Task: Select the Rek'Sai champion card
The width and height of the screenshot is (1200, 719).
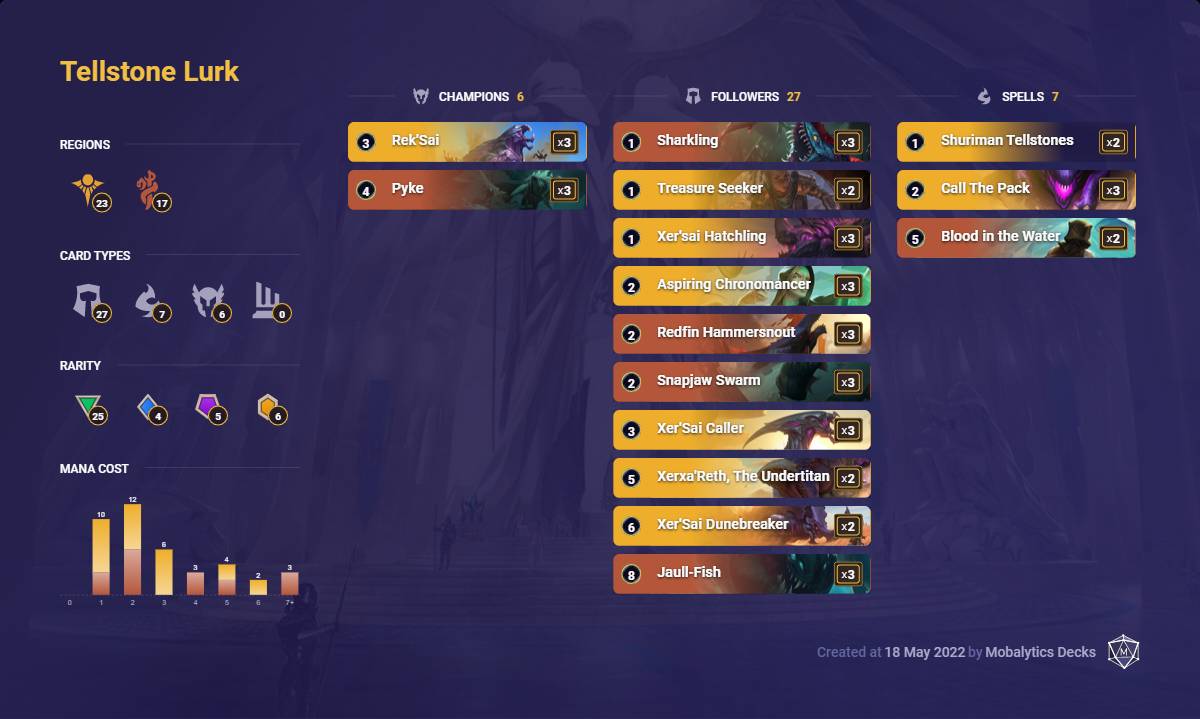Action: [467, 142]
